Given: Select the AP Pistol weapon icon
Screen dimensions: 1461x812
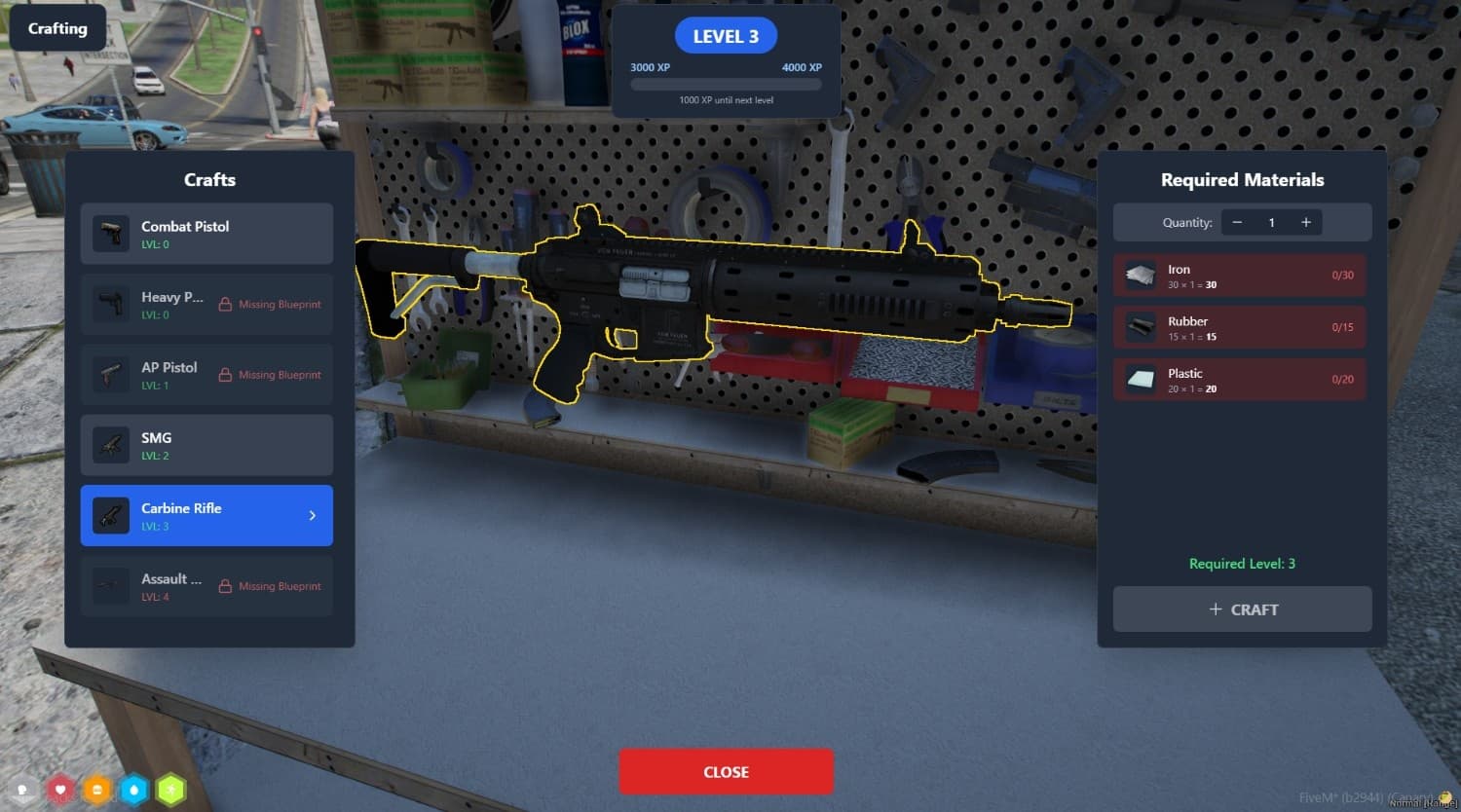Looking at the screenshot, I should (110, 374).
